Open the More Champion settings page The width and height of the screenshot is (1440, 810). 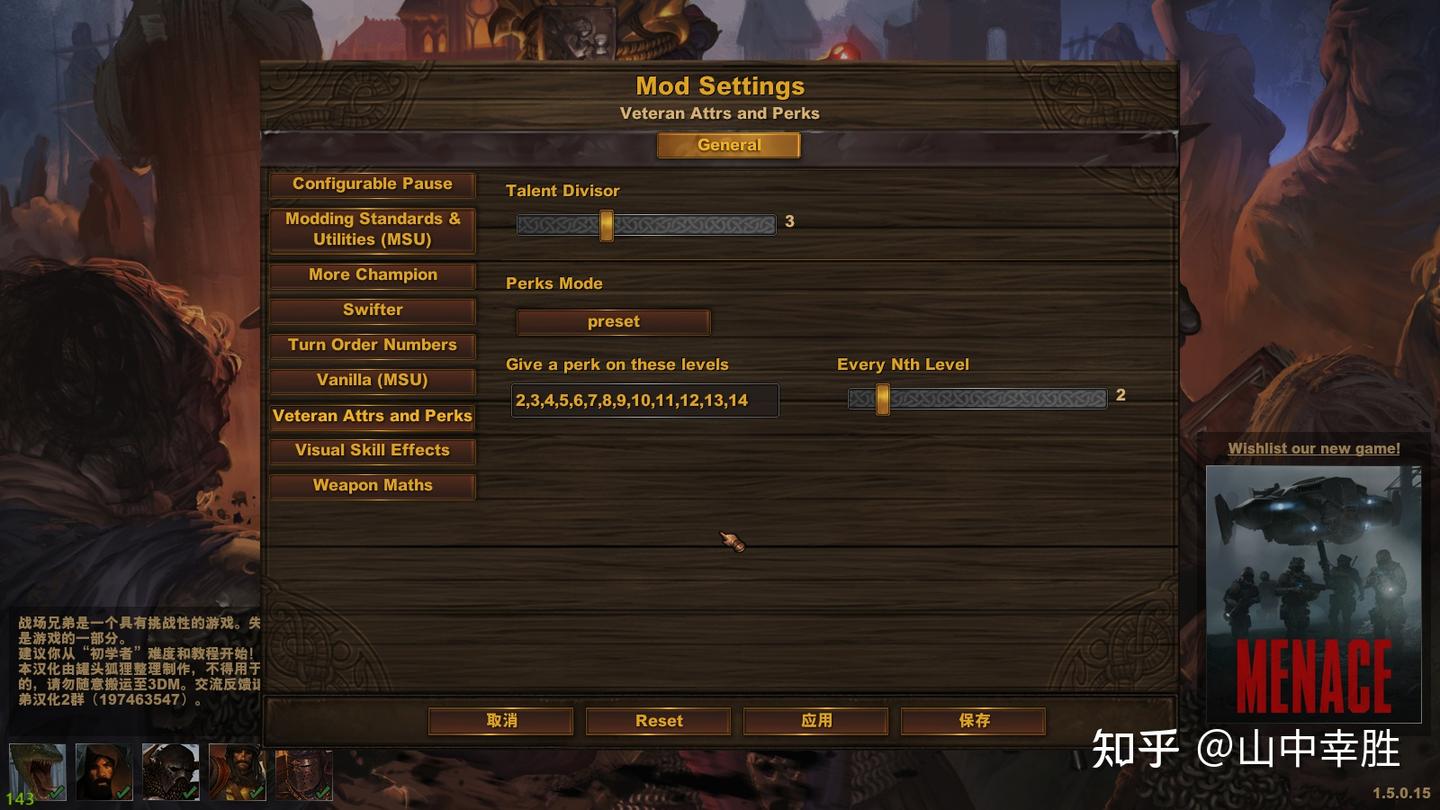372,275
